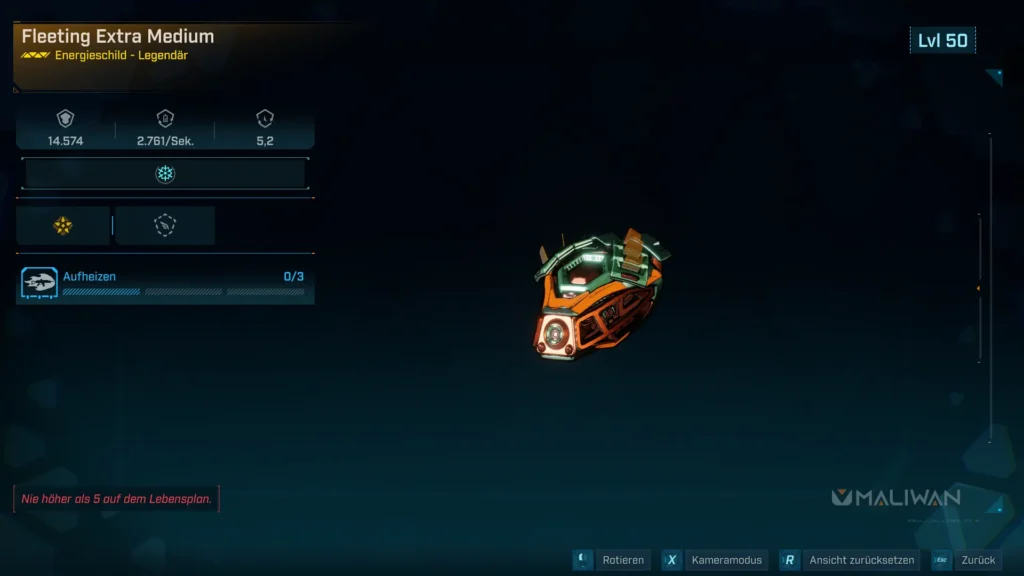Select the gold legendary star icon
Viewport: 1024px width, 576px height.
[63, 226]
